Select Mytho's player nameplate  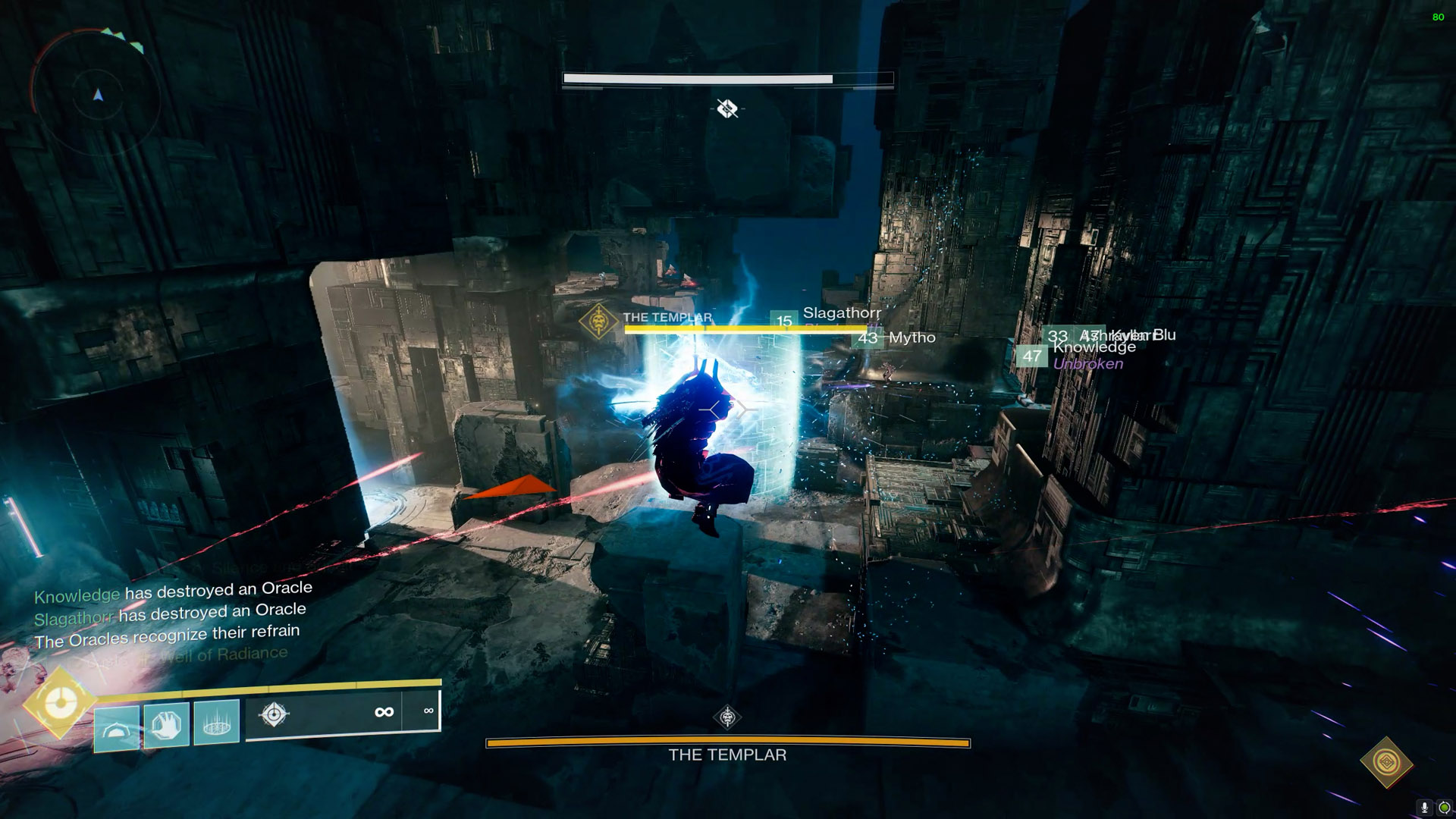click(x=912, y=337)
